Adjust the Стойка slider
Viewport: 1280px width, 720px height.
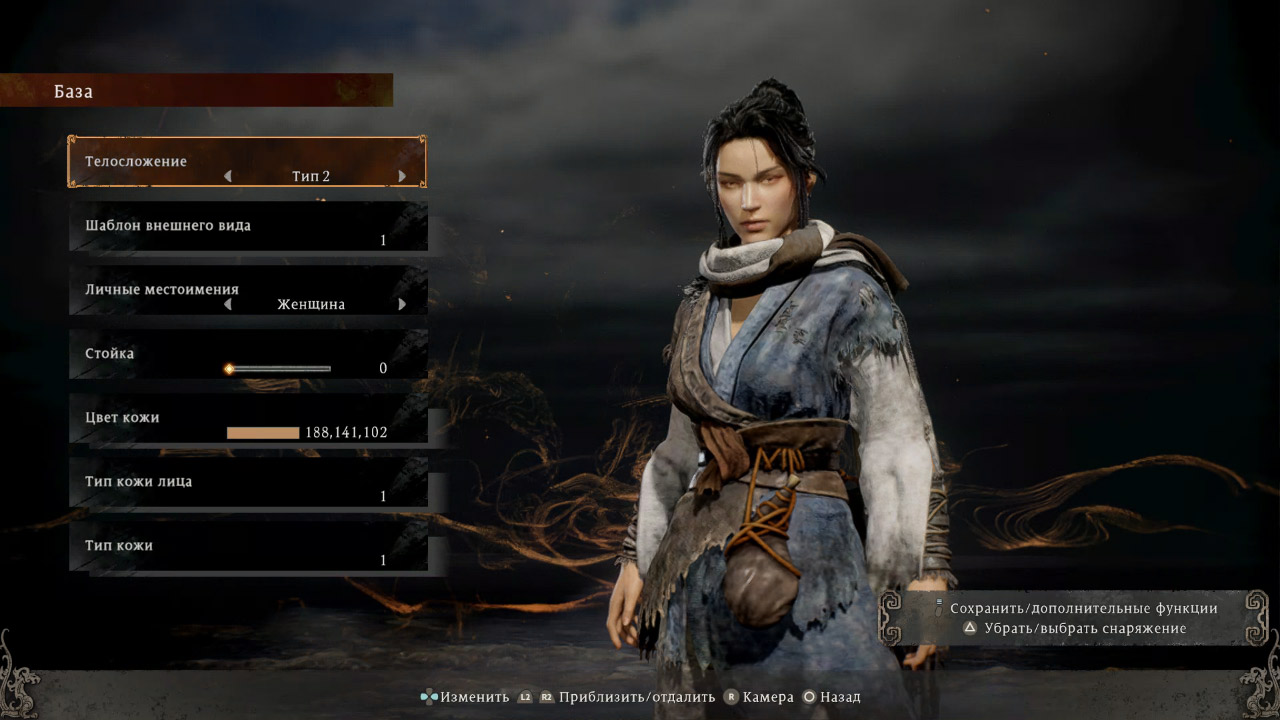pyautogui.click(x=279, y=368)
